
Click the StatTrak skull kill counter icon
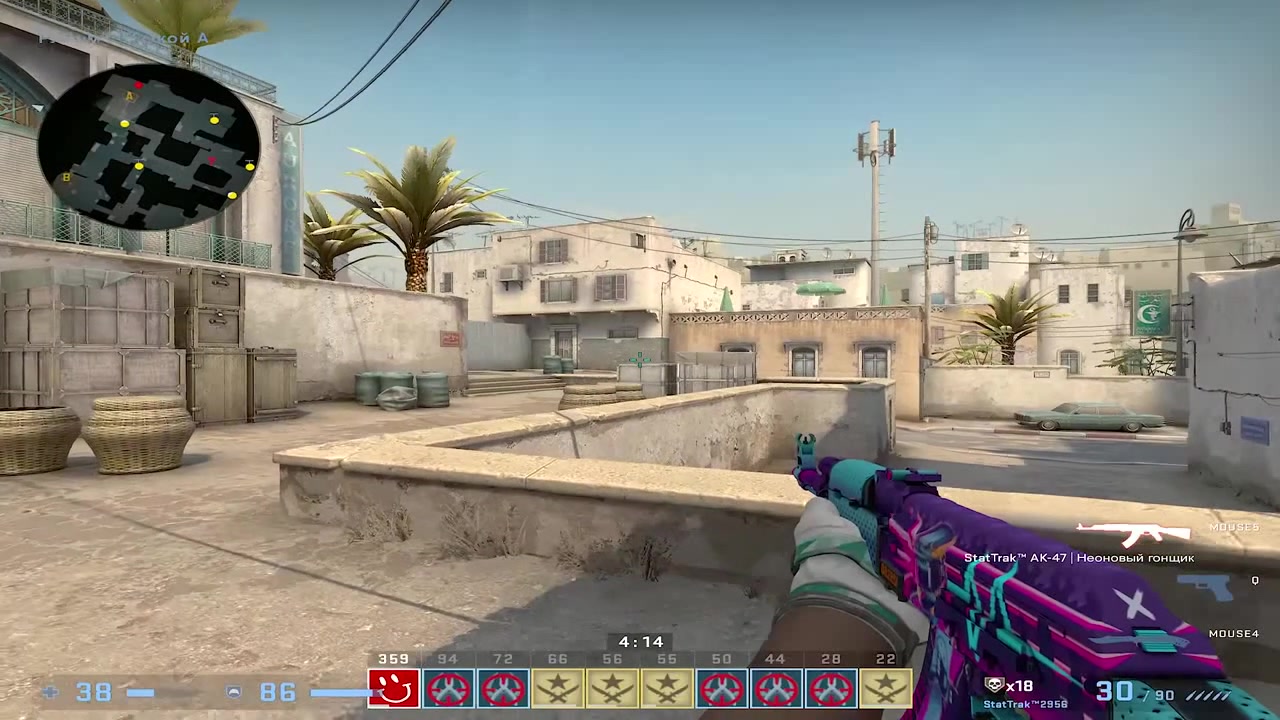pyautogui.click(x=994, y=685)
